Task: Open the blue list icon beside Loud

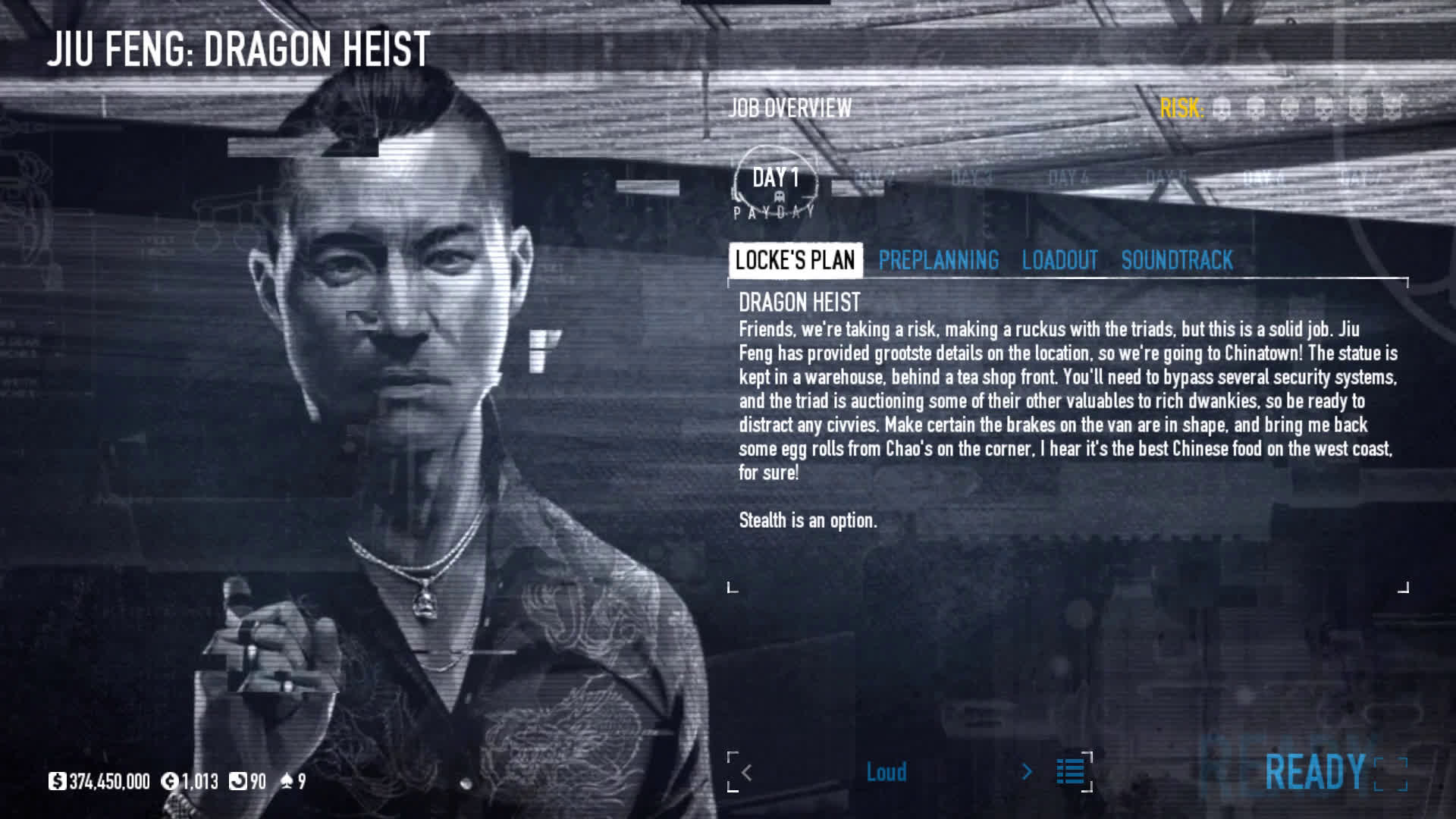Action: pyautogui.click(x=1070, y=772)
